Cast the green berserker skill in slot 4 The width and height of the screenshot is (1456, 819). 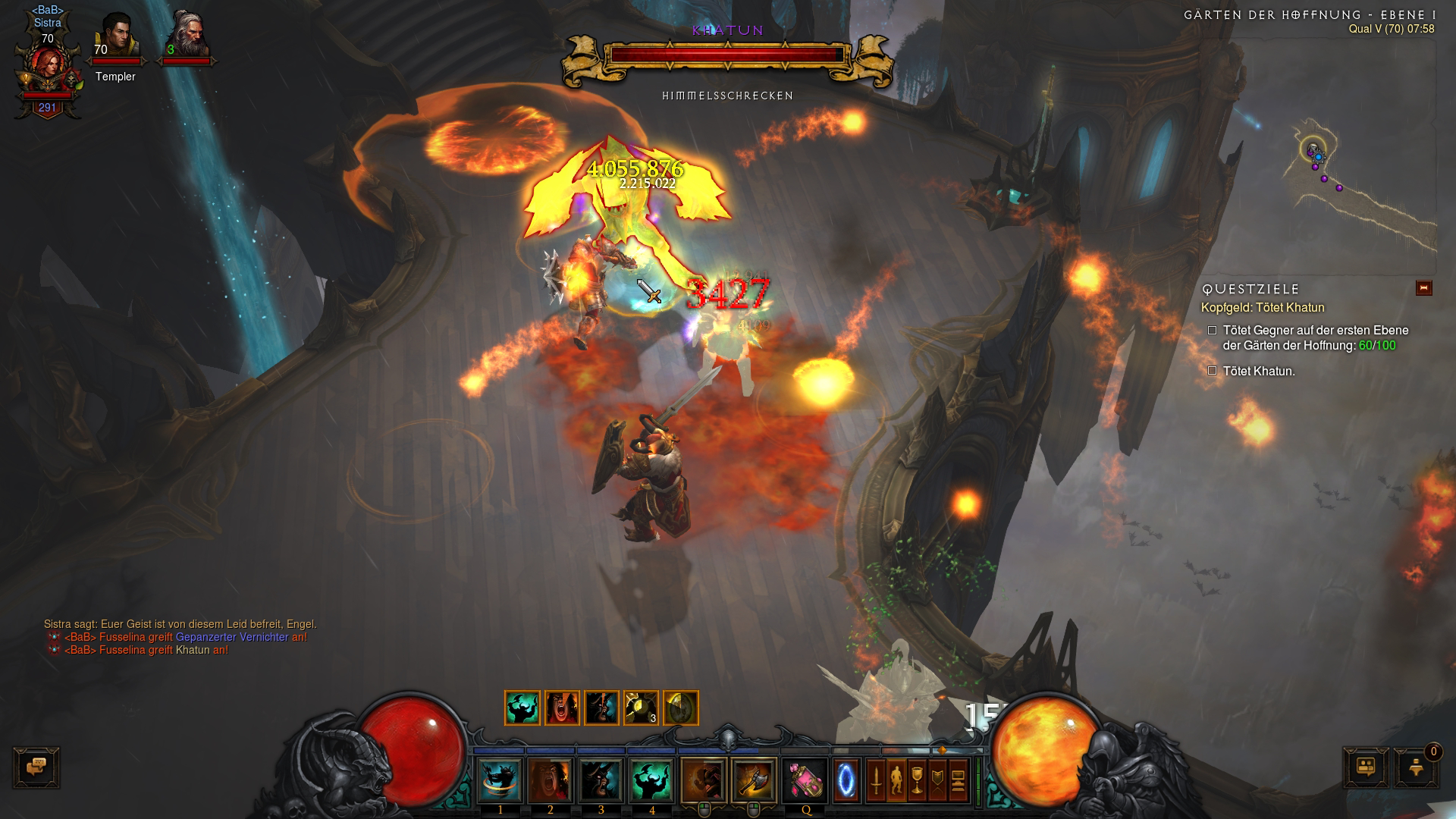pyautogui.click(x=651, y=780)
